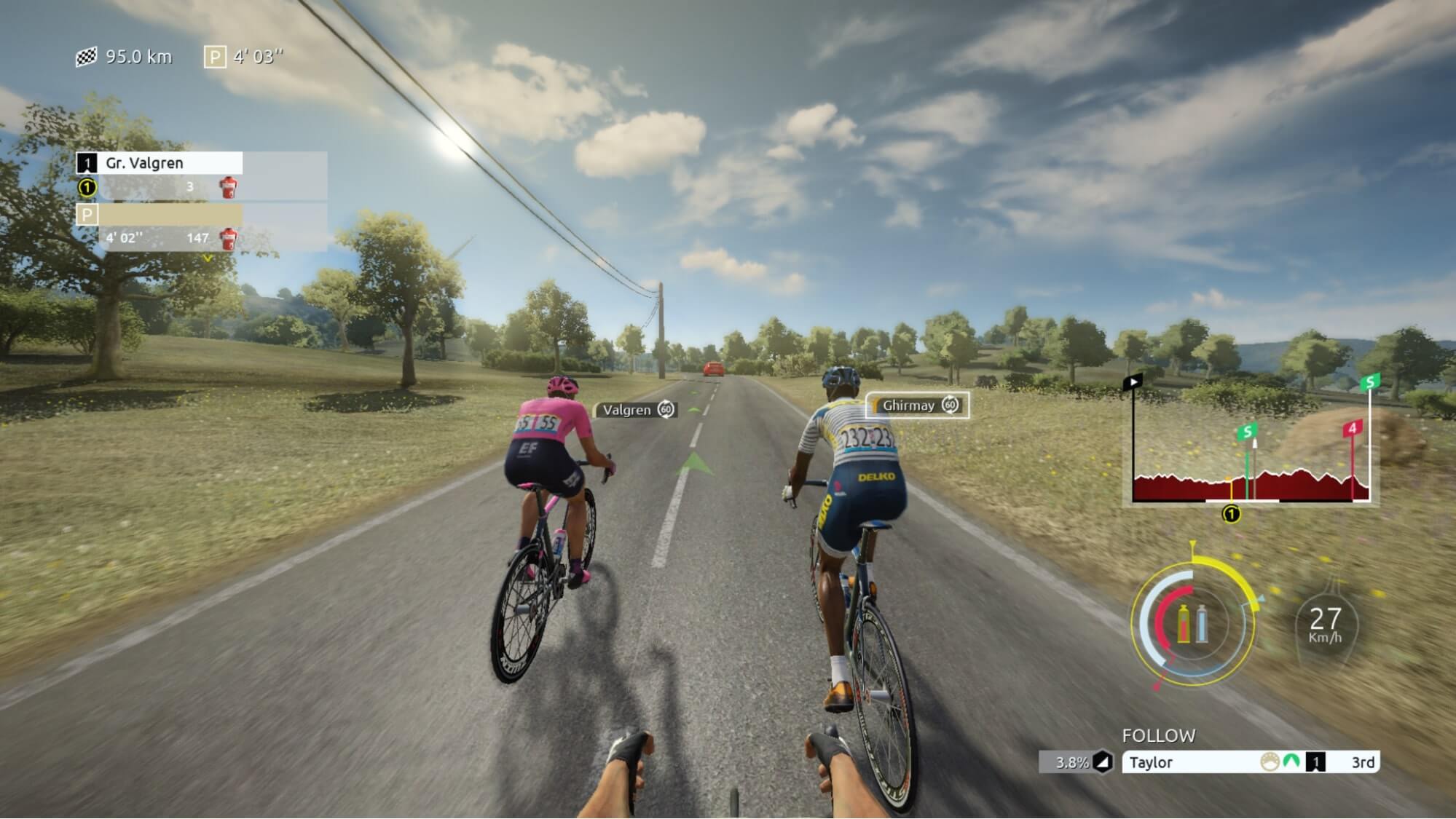This screenshot has height=819, width=1456.
Task: Click the black start flag on profile
Action: pyautogui.click(x=1133, y=382)
